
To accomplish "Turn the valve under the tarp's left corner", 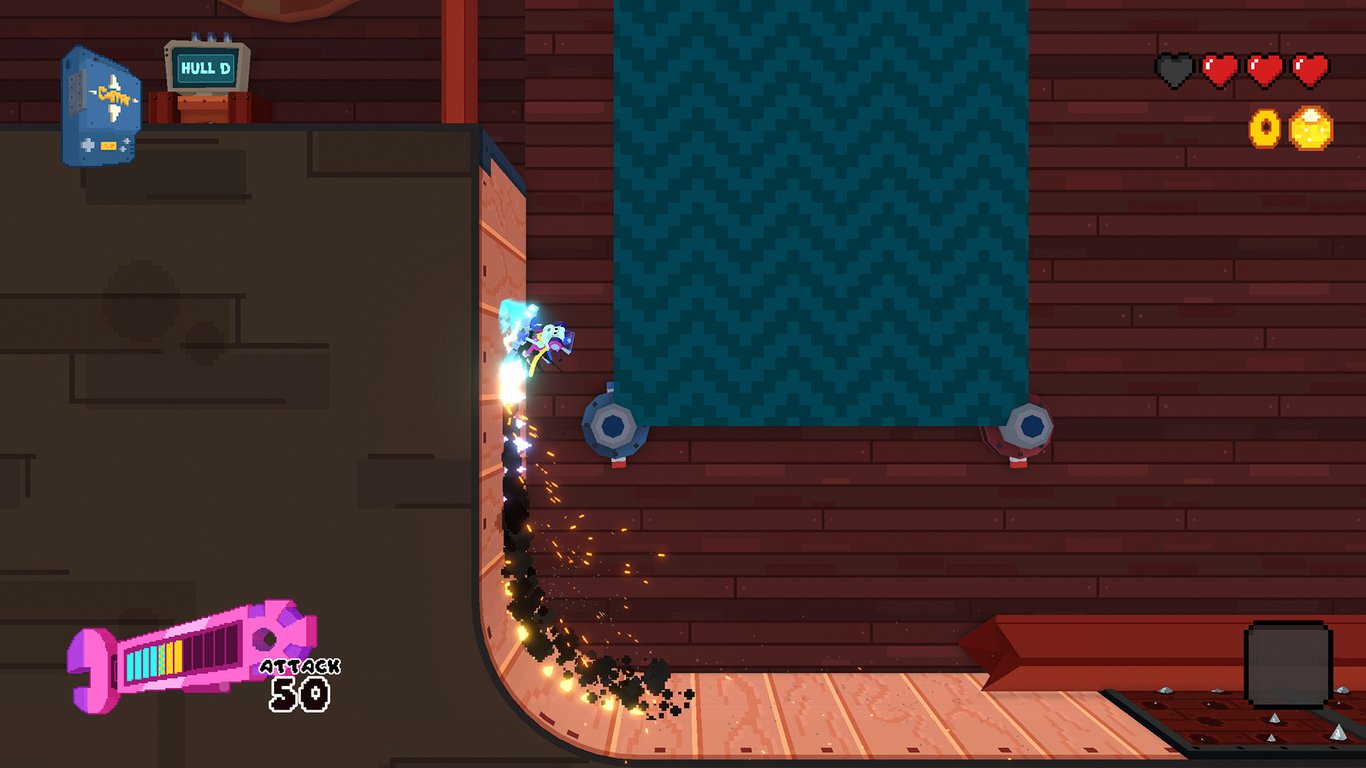I will click(611, 424).
